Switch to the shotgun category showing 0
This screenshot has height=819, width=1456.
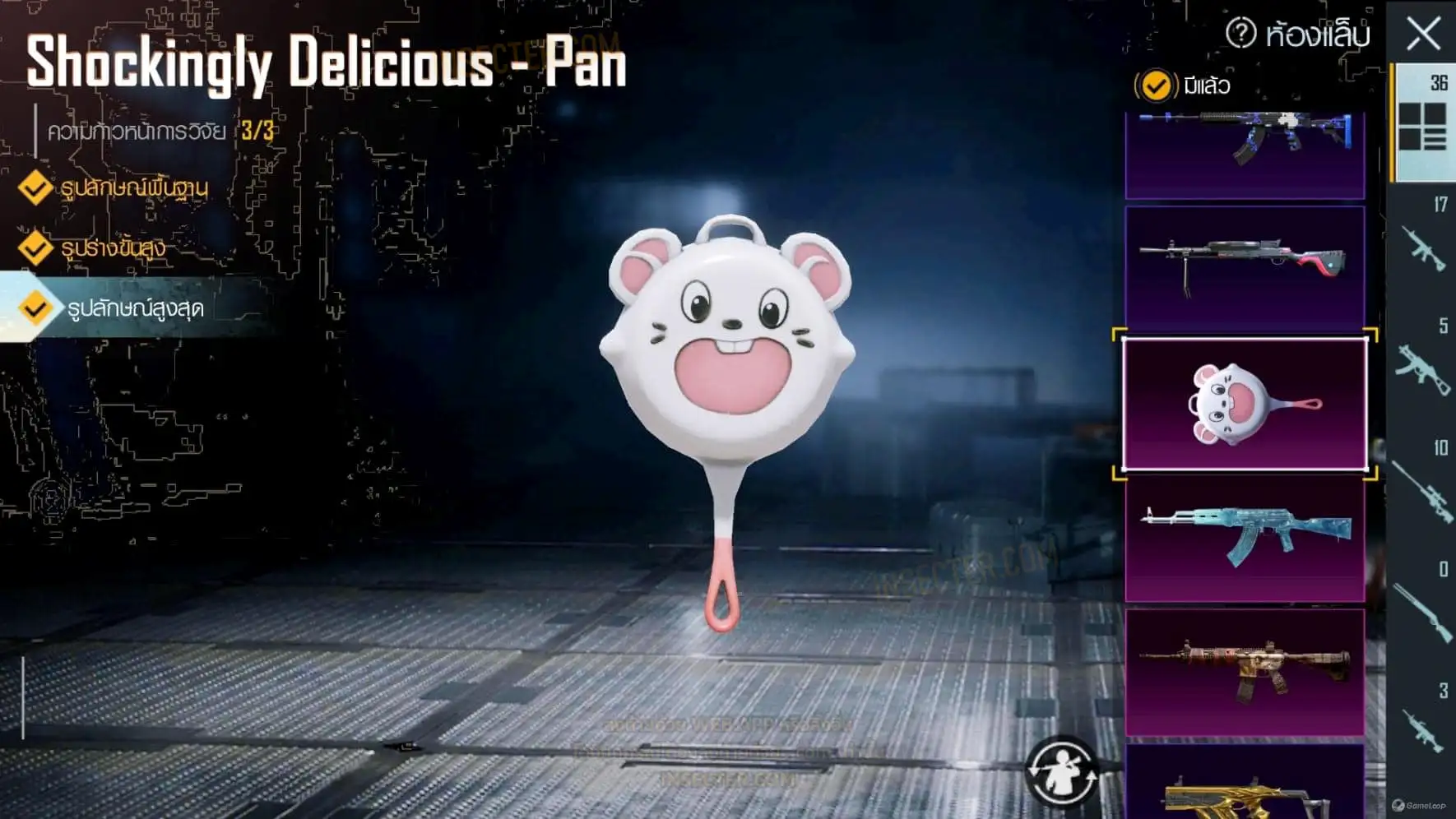1423,607
